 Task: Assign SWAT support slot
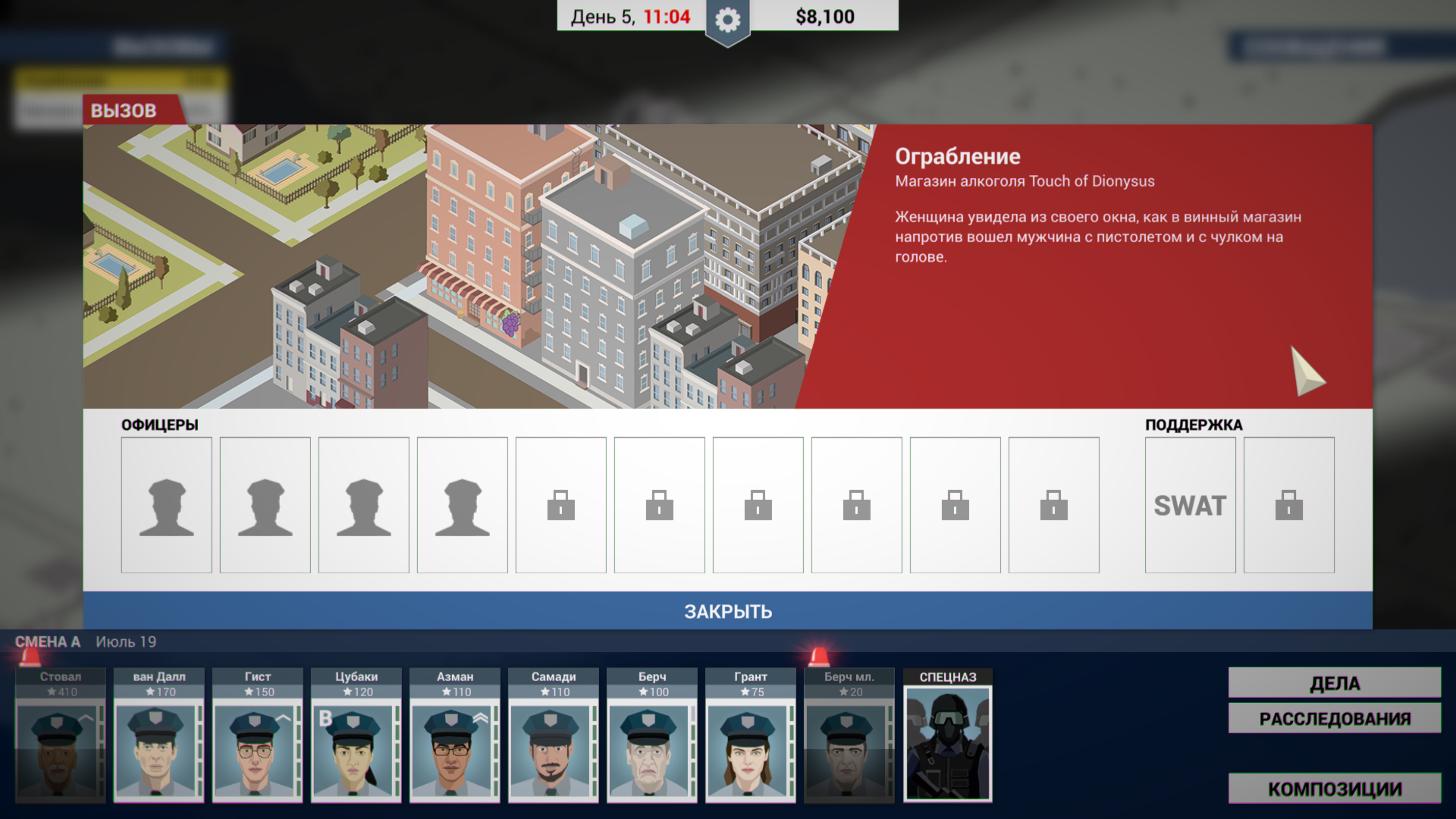click(x=1190, y=505)
